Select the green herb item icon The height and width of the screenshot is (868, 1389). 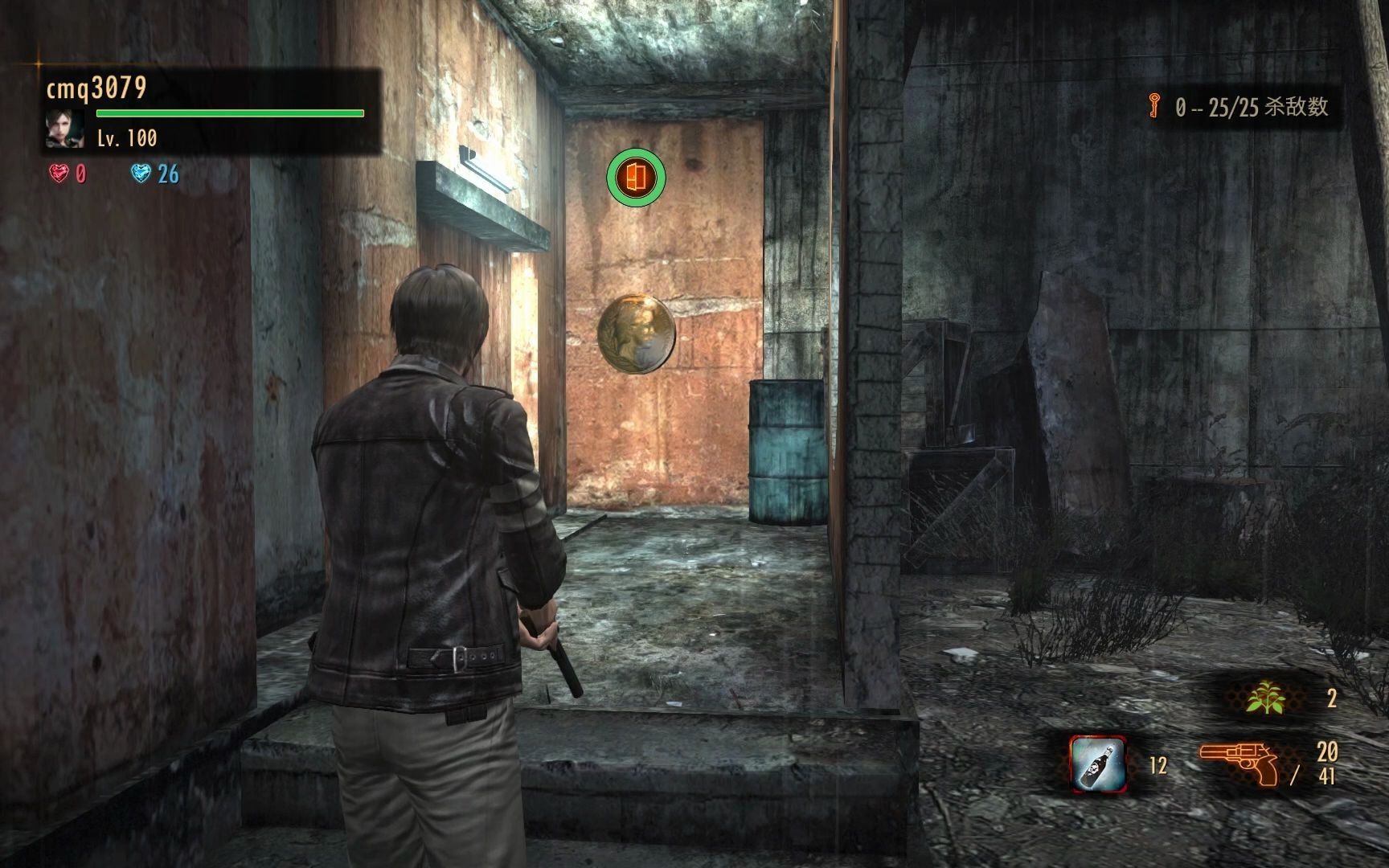click(x=1264, y=698)
